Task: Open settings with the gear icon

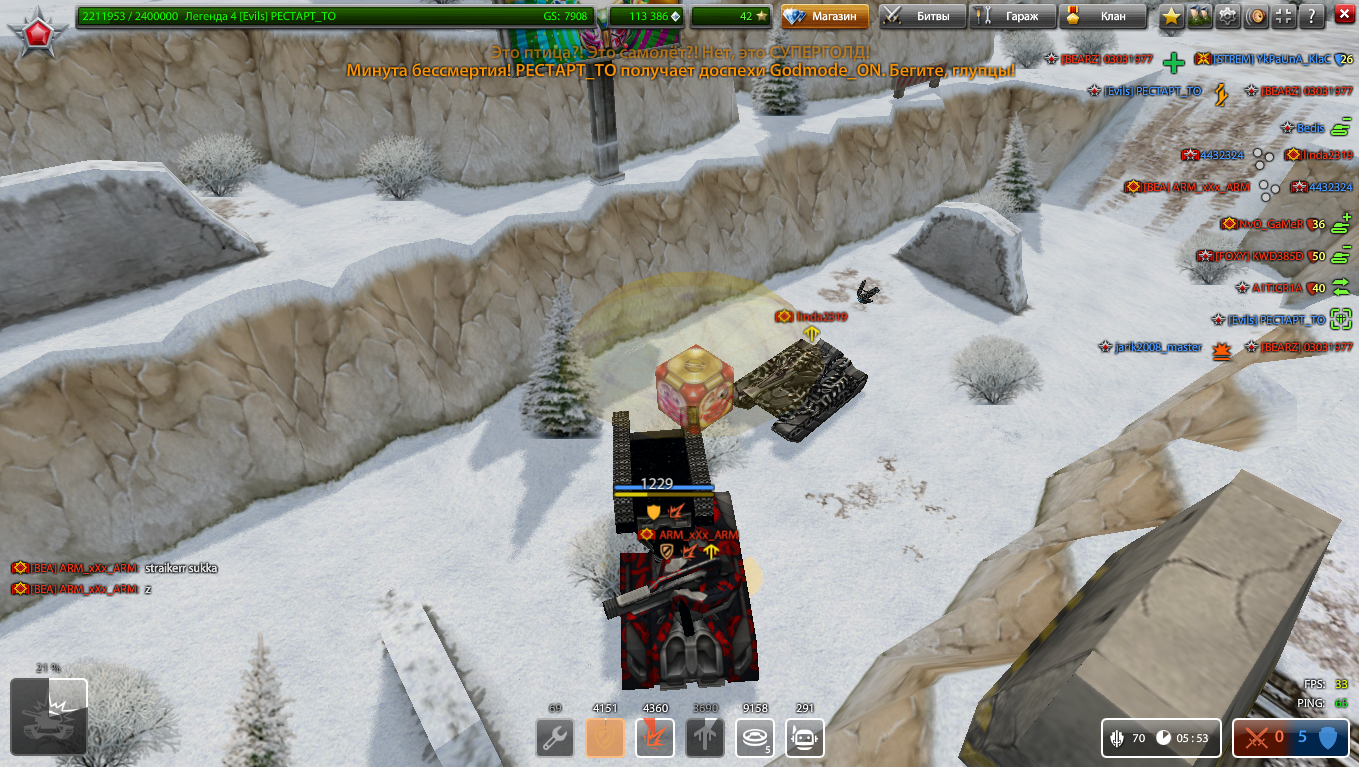Action: tap(1228, 16)
